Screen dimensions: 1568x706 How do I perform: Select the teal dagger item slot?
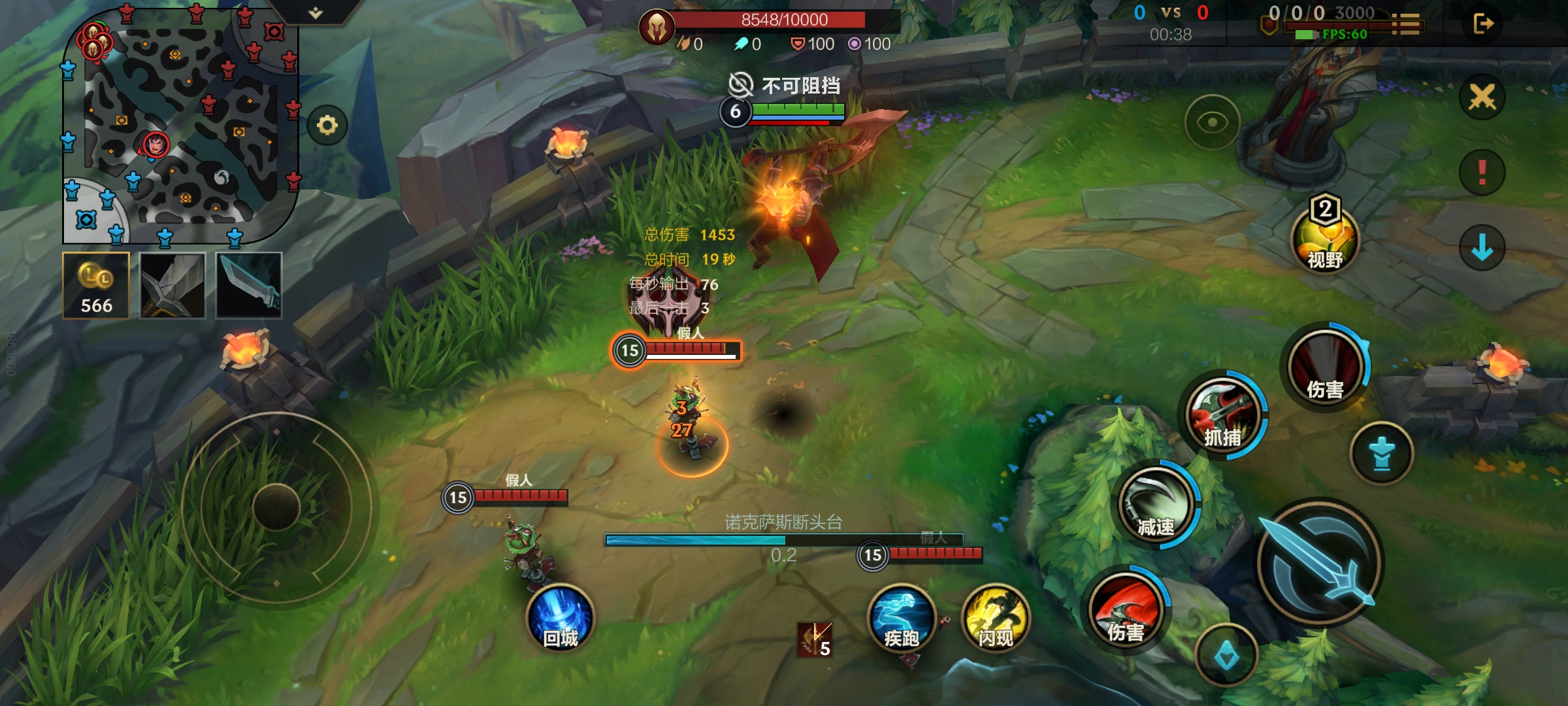249,286
